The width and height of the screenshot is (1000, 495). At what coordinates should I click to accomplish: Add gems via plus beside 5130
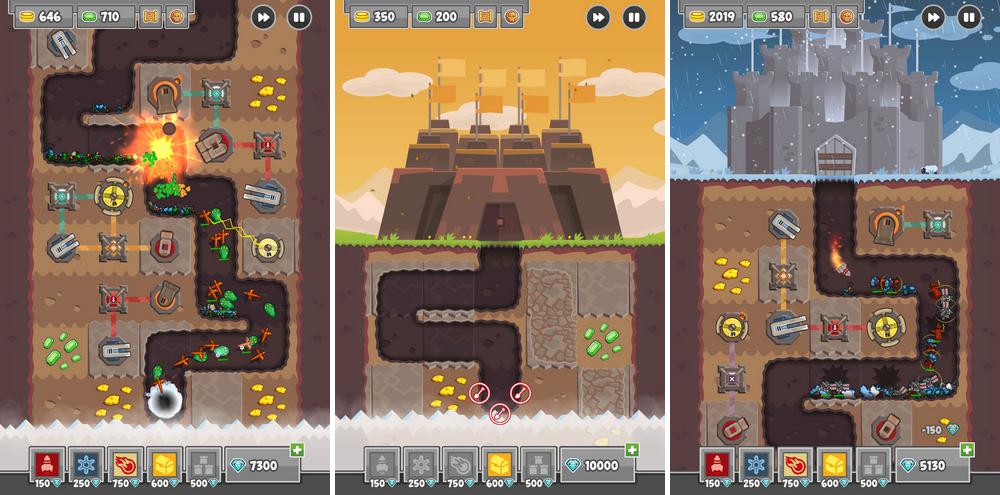click(x=966, y=451)
